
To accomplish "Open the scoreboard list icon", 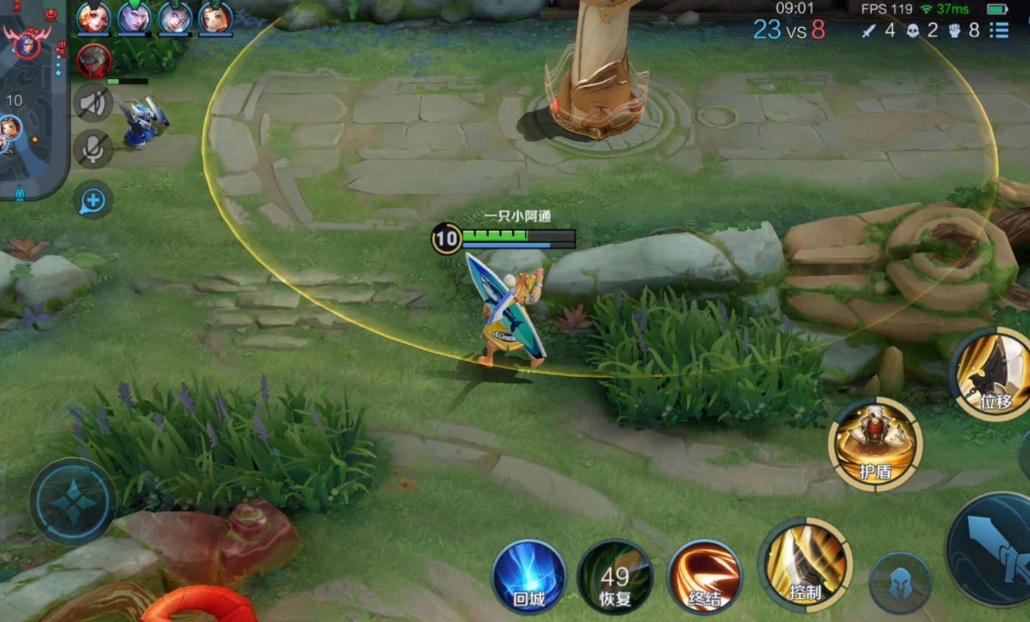I will click(999, 30).
